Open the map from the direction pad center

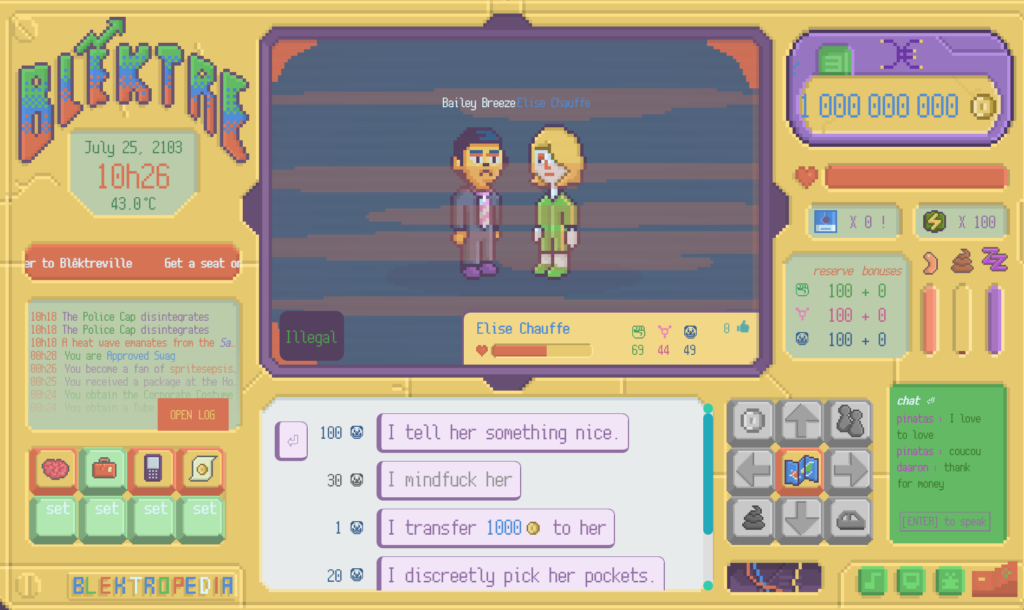[800, 471]
